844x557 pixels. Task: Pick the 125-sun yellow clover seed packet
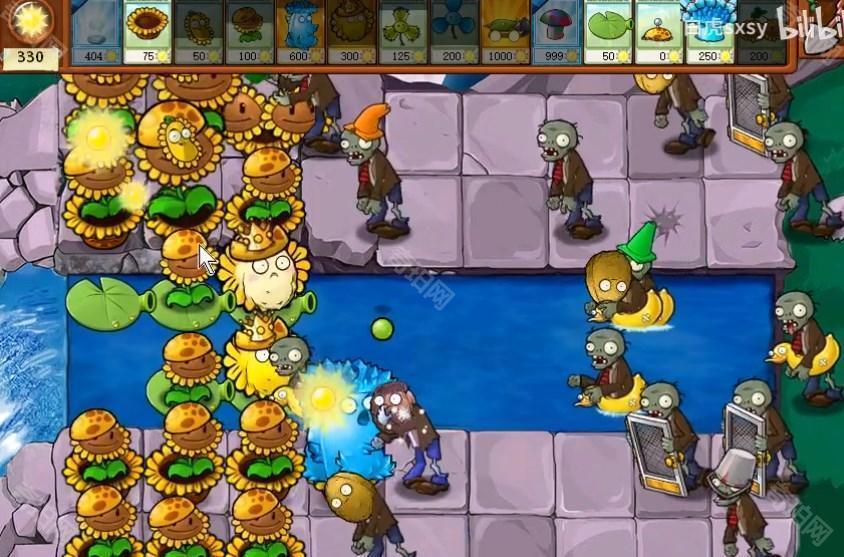click(404, 31)
